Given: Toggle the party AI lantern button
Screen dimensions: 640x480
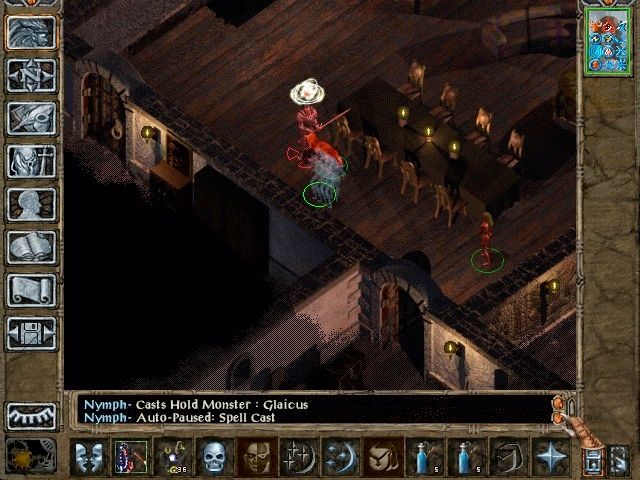Looking at the screenshot, I should [592, 459].
